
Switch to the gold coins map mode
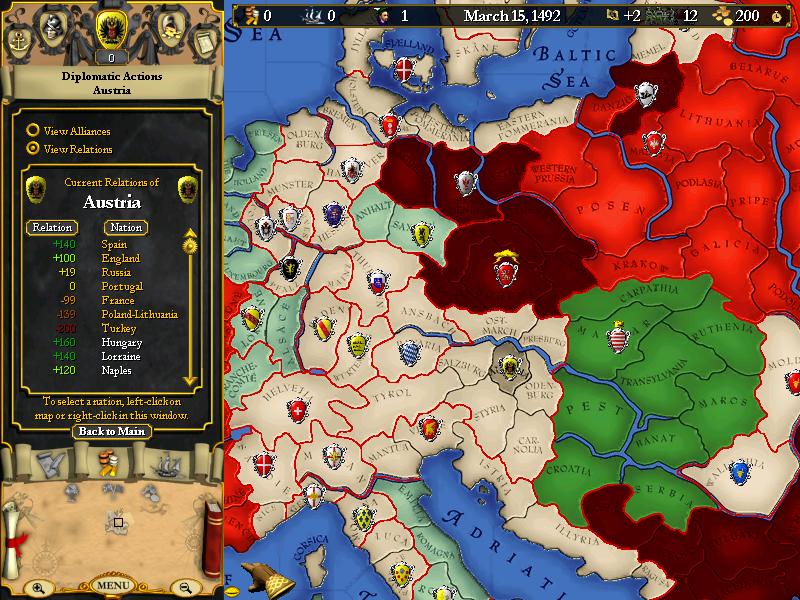[111, 462]
